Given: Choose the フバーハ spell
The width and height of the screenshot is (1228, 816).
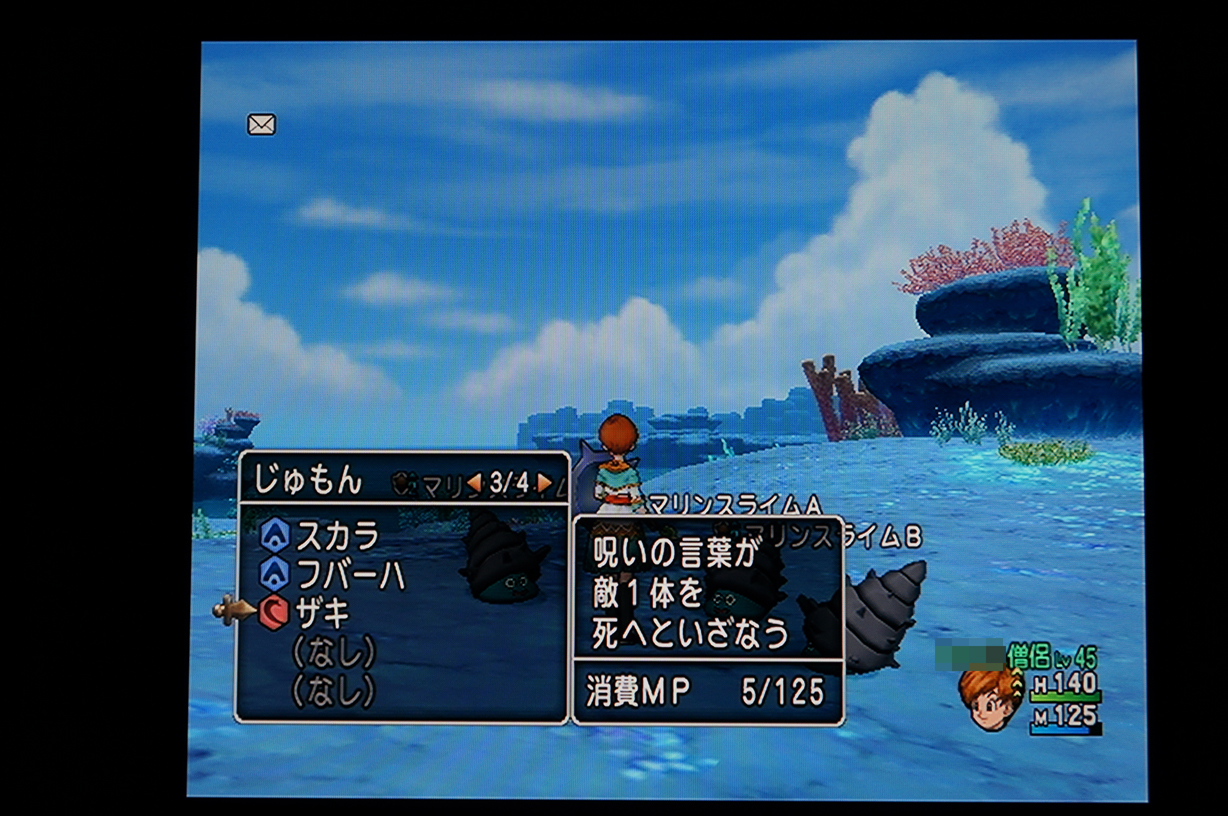Looking at the screenshot, I should 350,574.
